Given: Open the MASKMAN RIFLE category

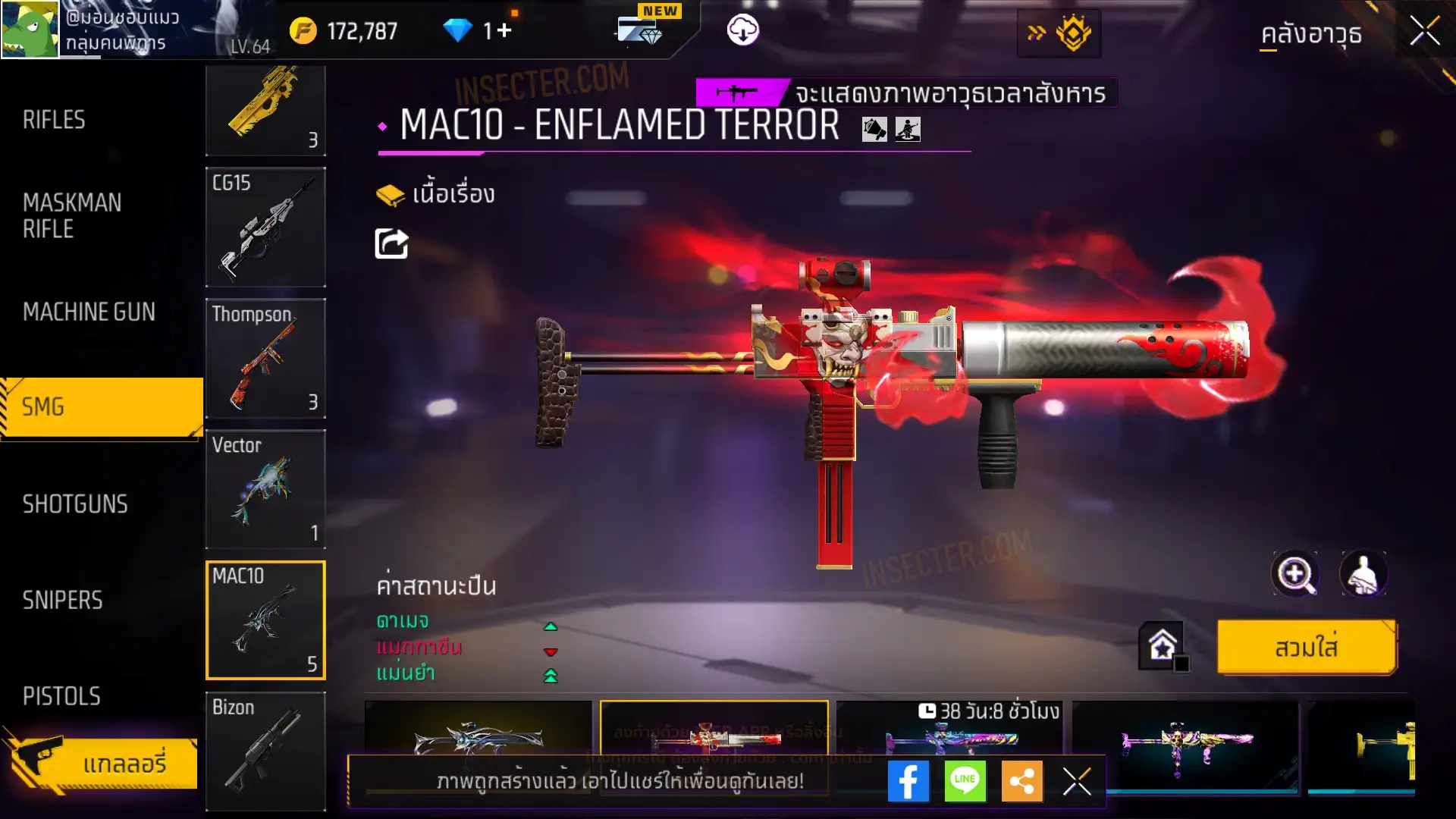Looking at the screenshot, I should point(72,215).
